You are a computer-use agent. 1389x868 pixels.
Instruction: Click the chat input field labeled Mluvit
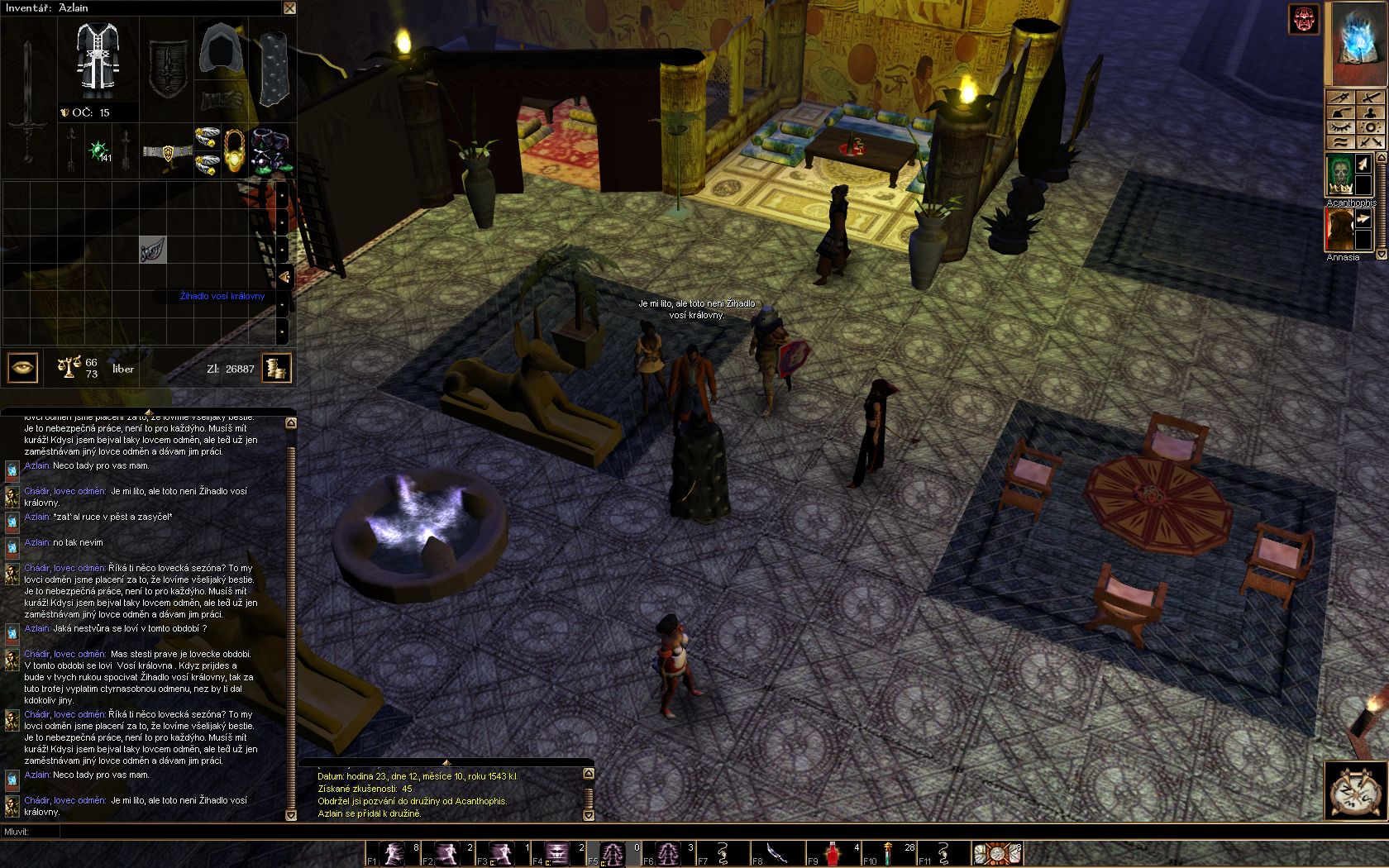pyautogui.click(x=165, y=832)
